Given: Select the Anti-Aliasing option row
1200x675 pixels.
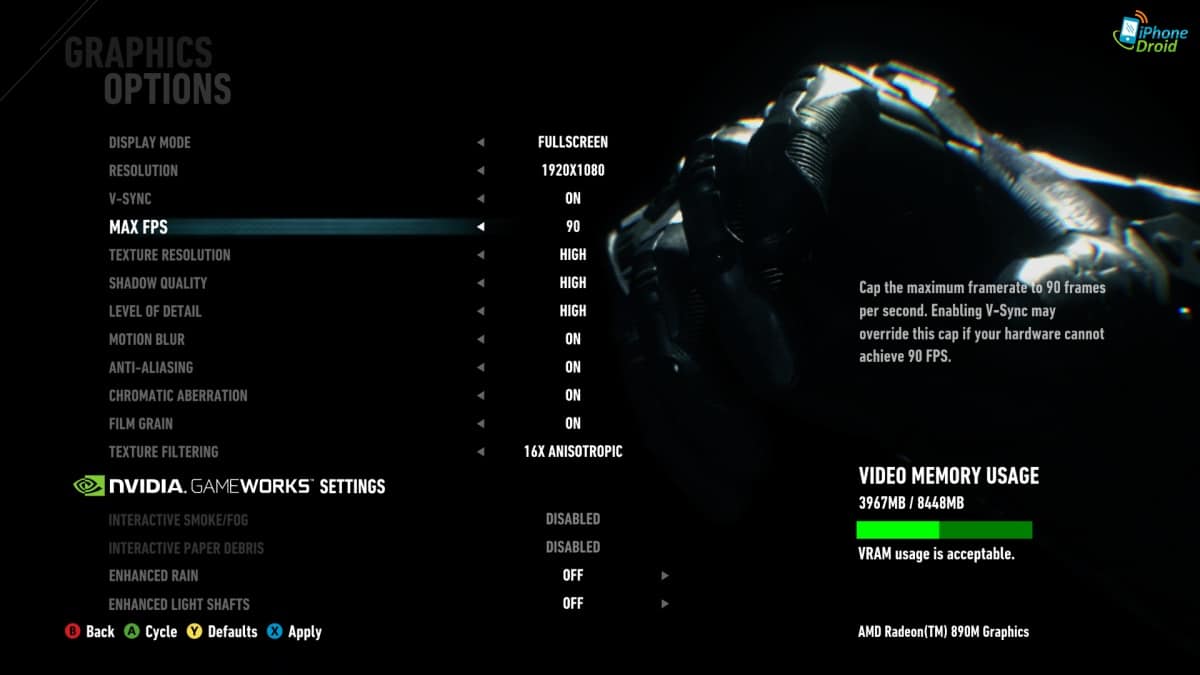Looking at the screenshot, I should point(151,367).
